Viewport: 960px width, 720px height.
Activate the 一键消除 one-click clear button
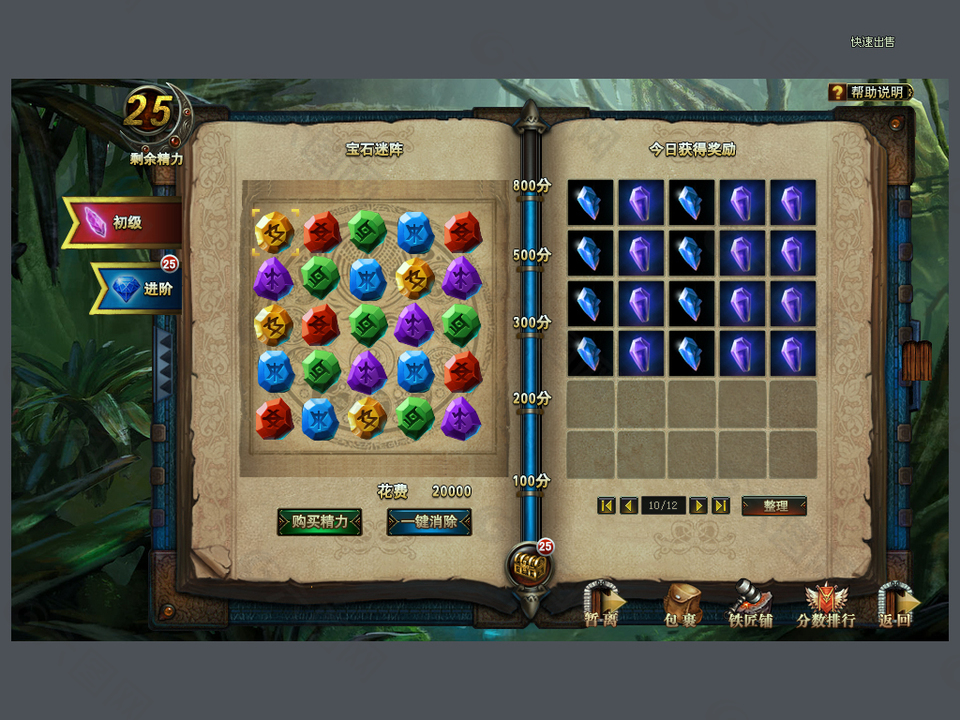pos(429,521)
